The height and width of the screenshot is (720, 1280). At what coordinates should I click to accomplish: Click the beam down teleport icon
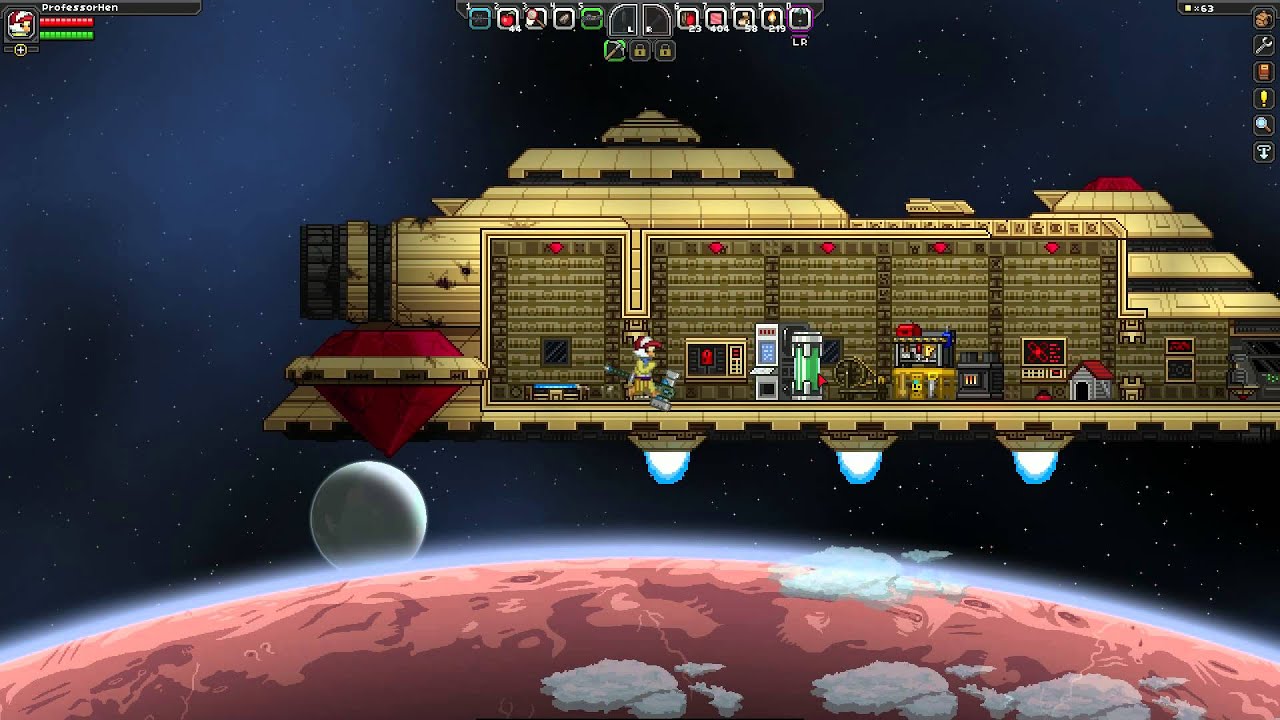[1264, 153]
